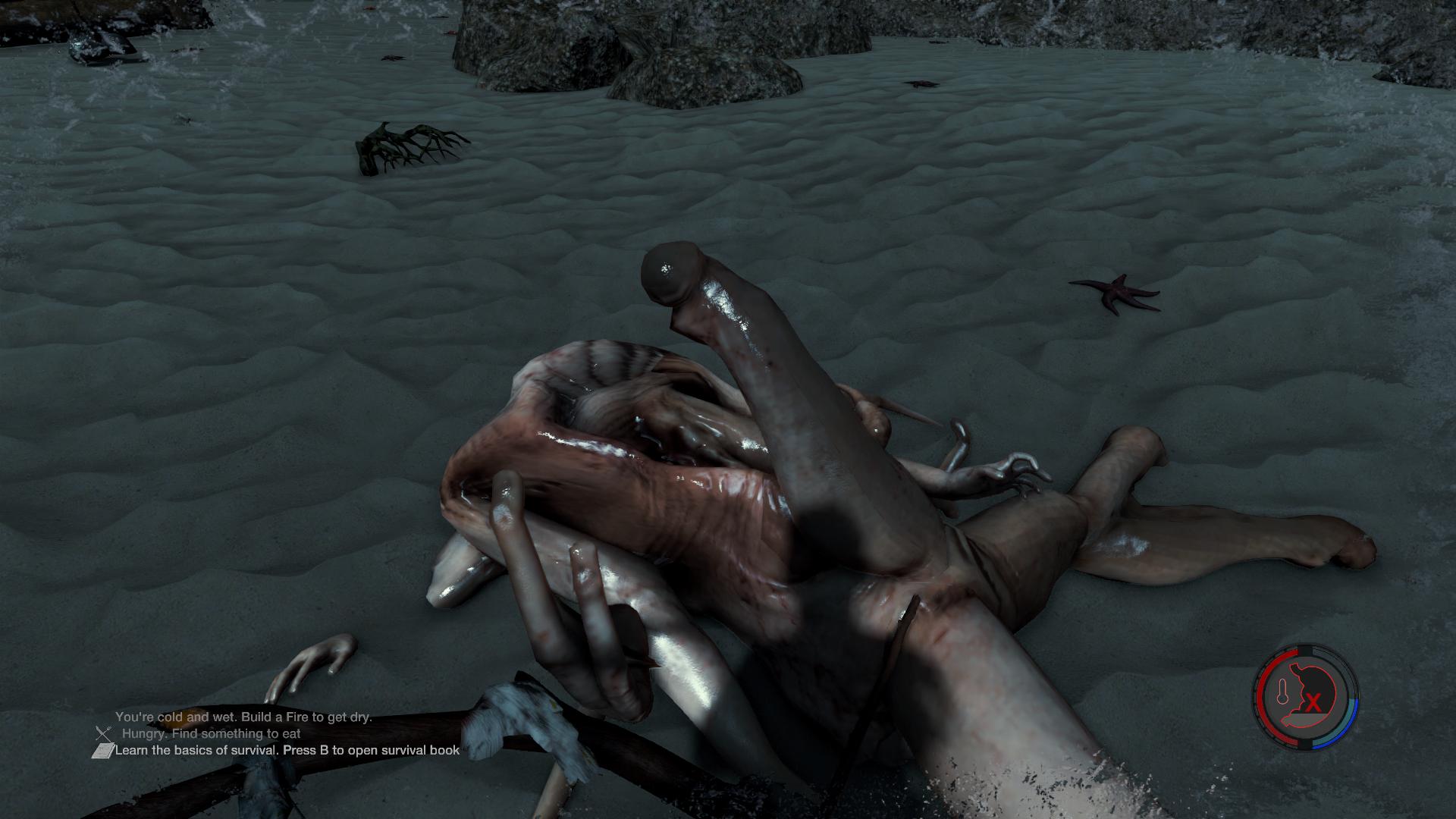
Task: Click the stomach hunger status icon
Action: click(x=1307, y=697)
